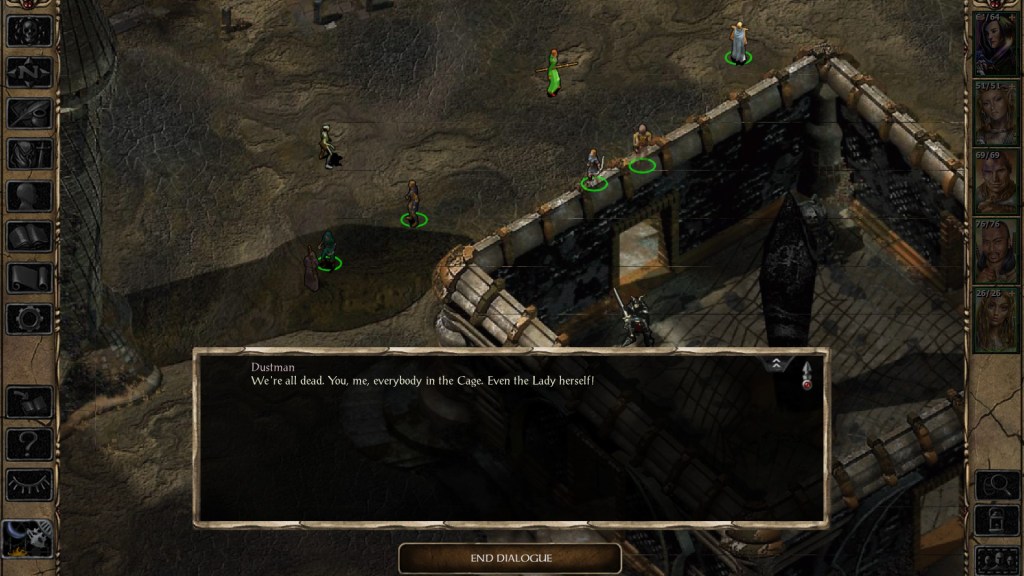Select the party member portrait showing 26/26
This screenshot has width=1024, height=576.
[995, 320]
